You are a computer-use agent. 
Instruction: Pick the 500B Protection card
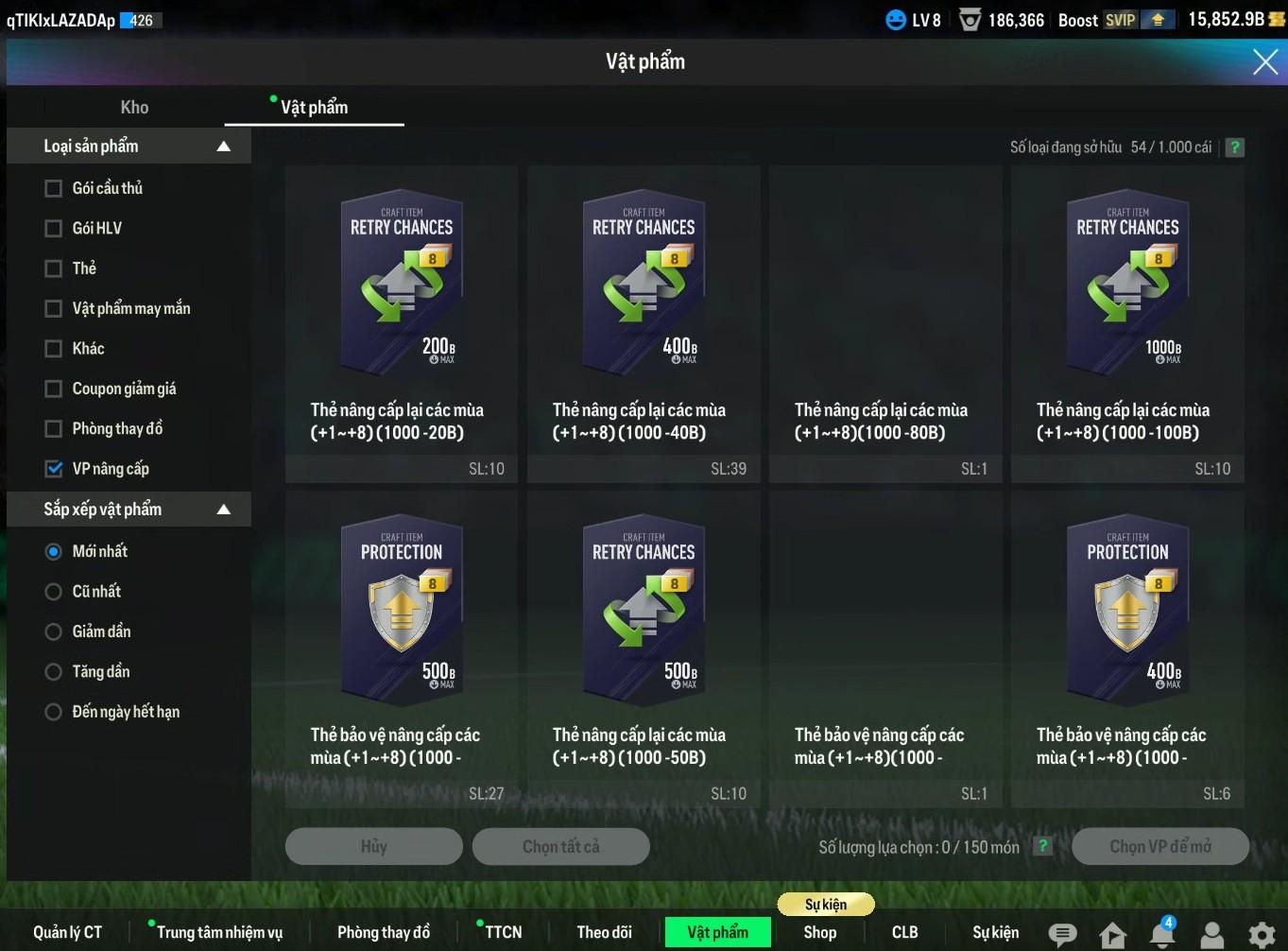(401, 610)
